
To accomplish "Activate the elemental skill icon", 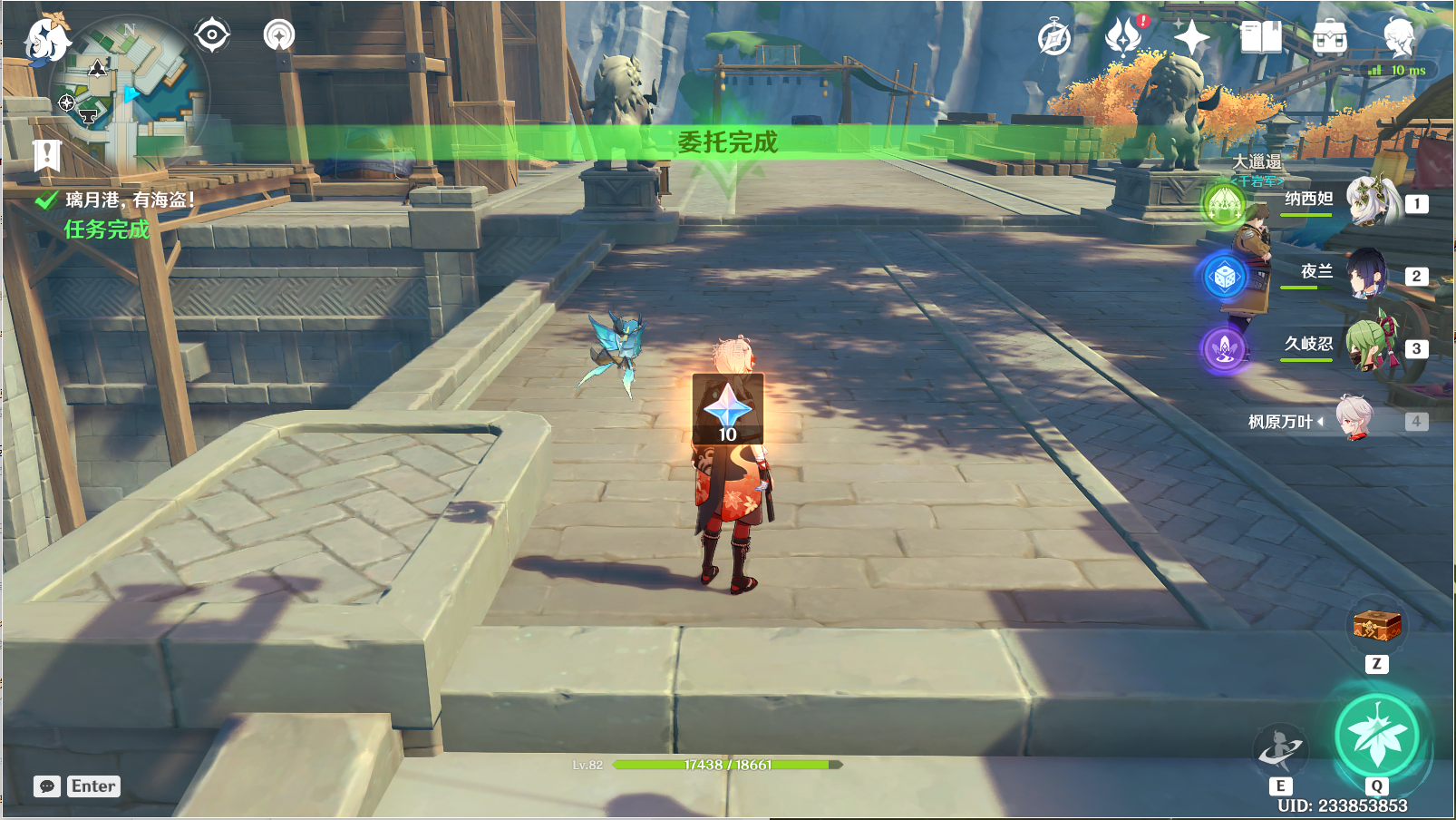I will [x=1279, y=749].
